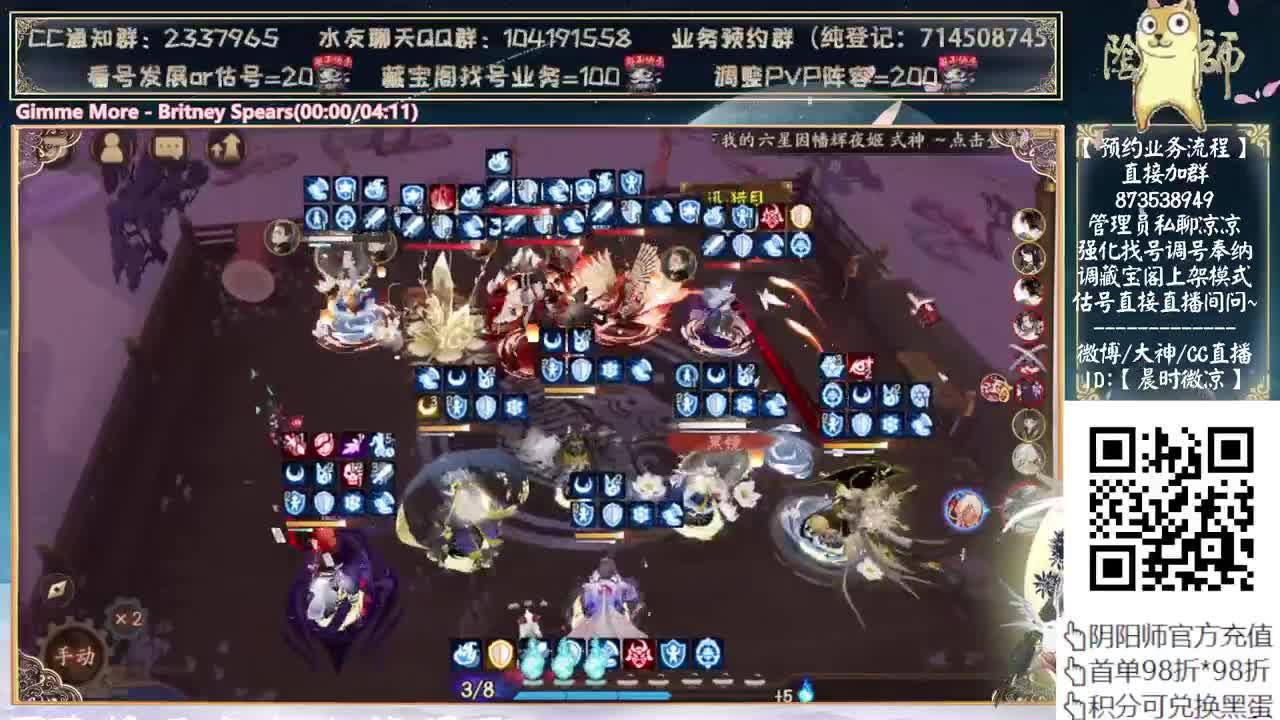1280x720 pixels.
Task: Click the circular target buff icon bottom bar
Action: pos(706,654)
